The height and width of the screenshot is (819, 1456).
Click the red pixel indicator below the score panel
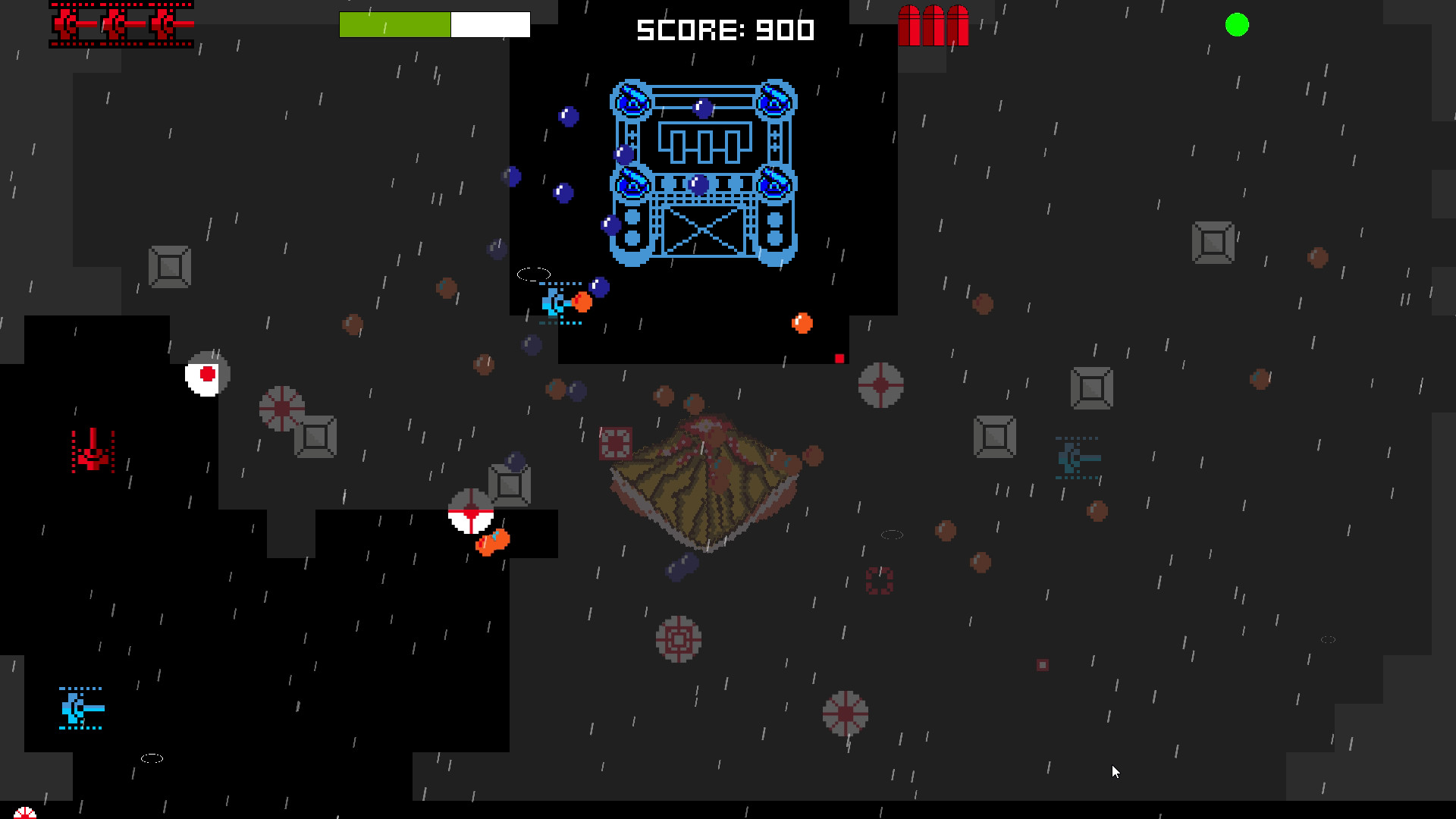pos(839,357)
